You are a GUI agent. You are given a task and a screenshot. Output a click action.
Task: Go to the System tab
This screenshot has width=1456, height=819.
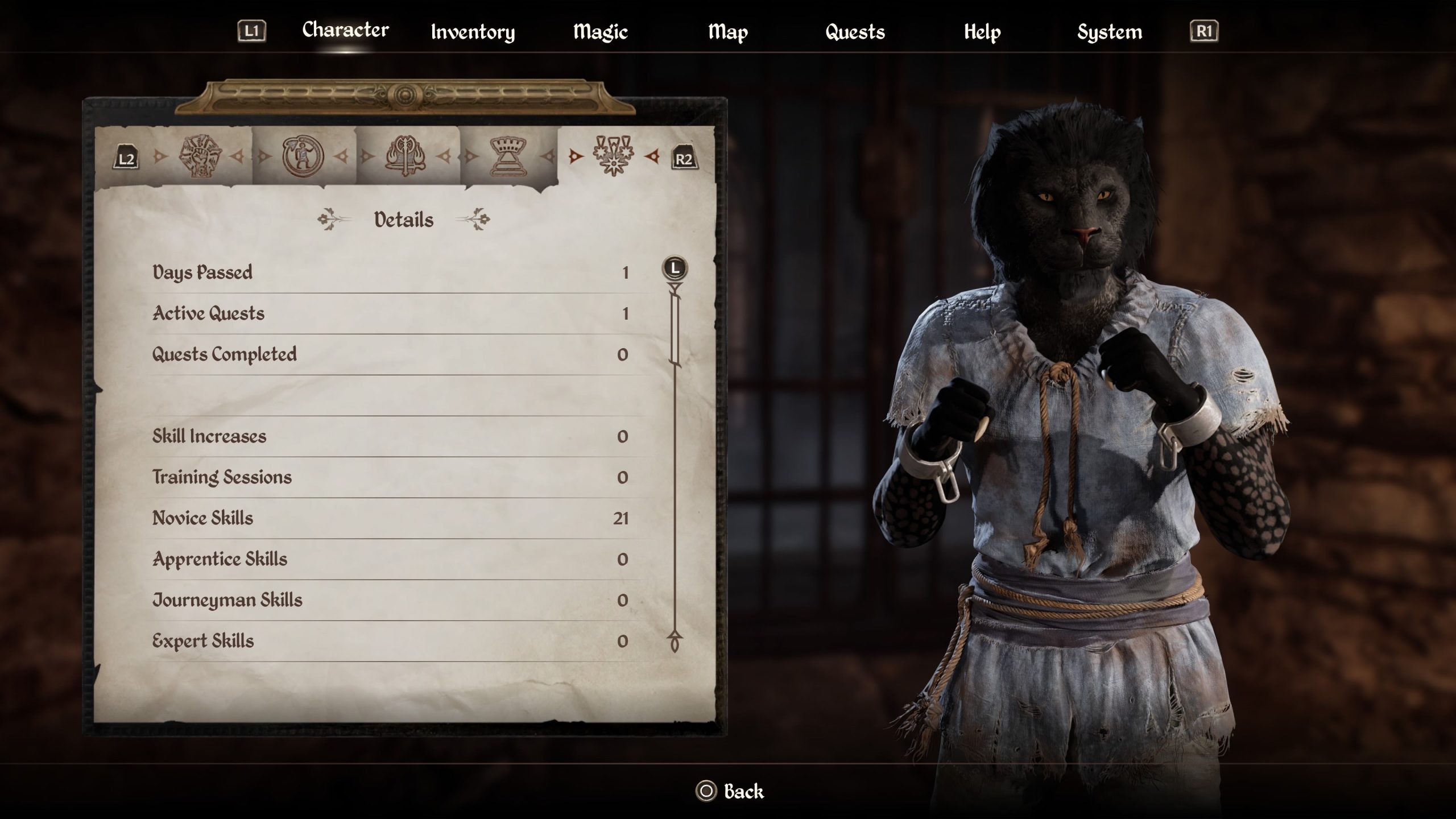coord(1109,32)
